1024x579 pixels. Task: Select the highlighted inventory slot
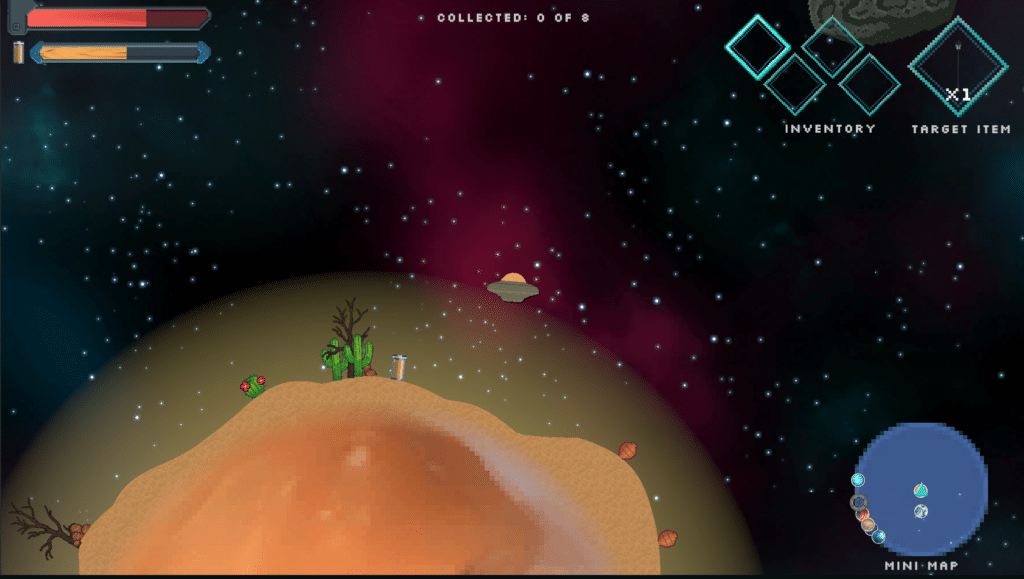pos(757,47)
